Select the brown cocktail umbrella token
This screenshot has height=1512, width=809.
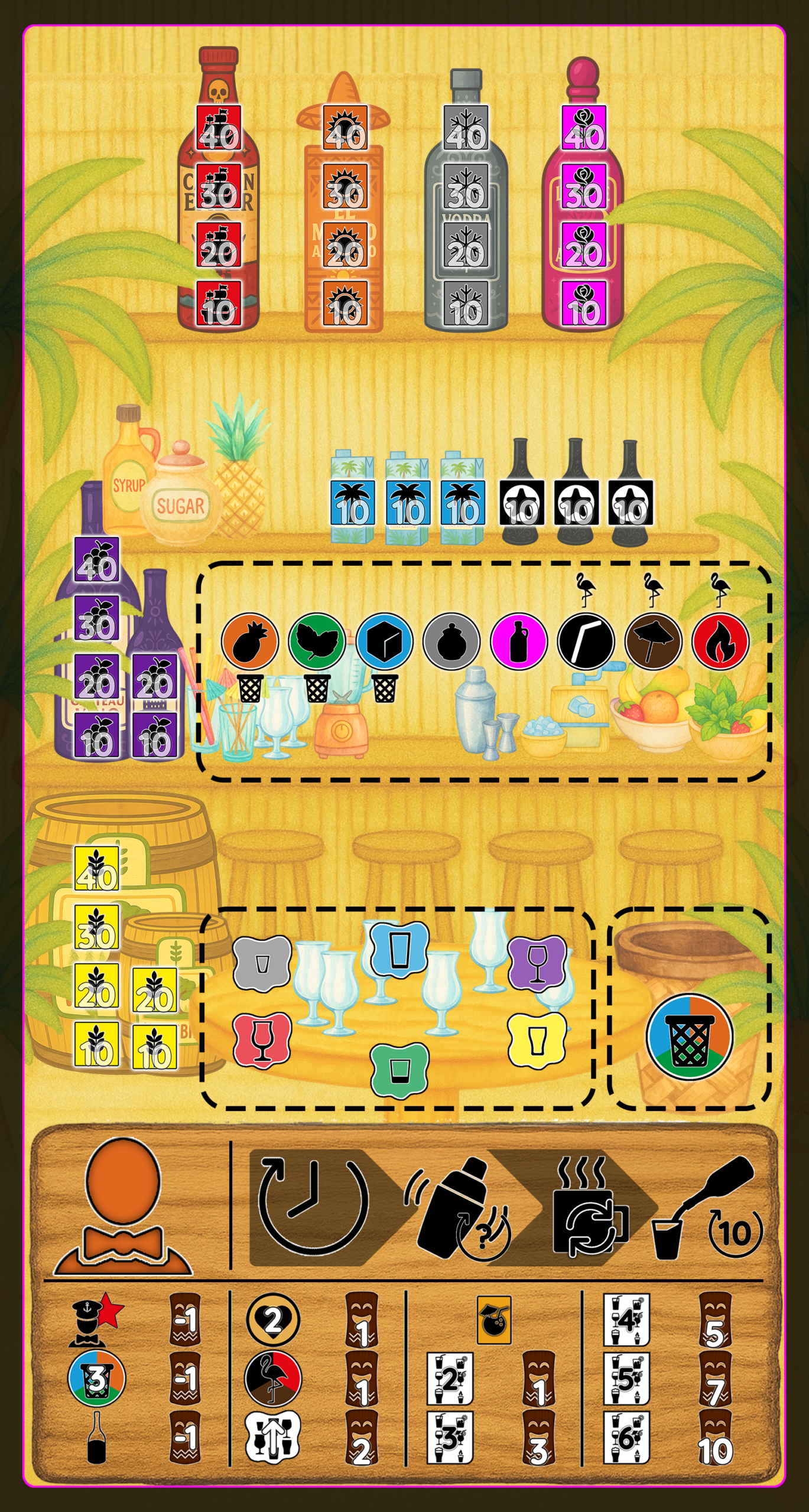click(x=654, y=641)
